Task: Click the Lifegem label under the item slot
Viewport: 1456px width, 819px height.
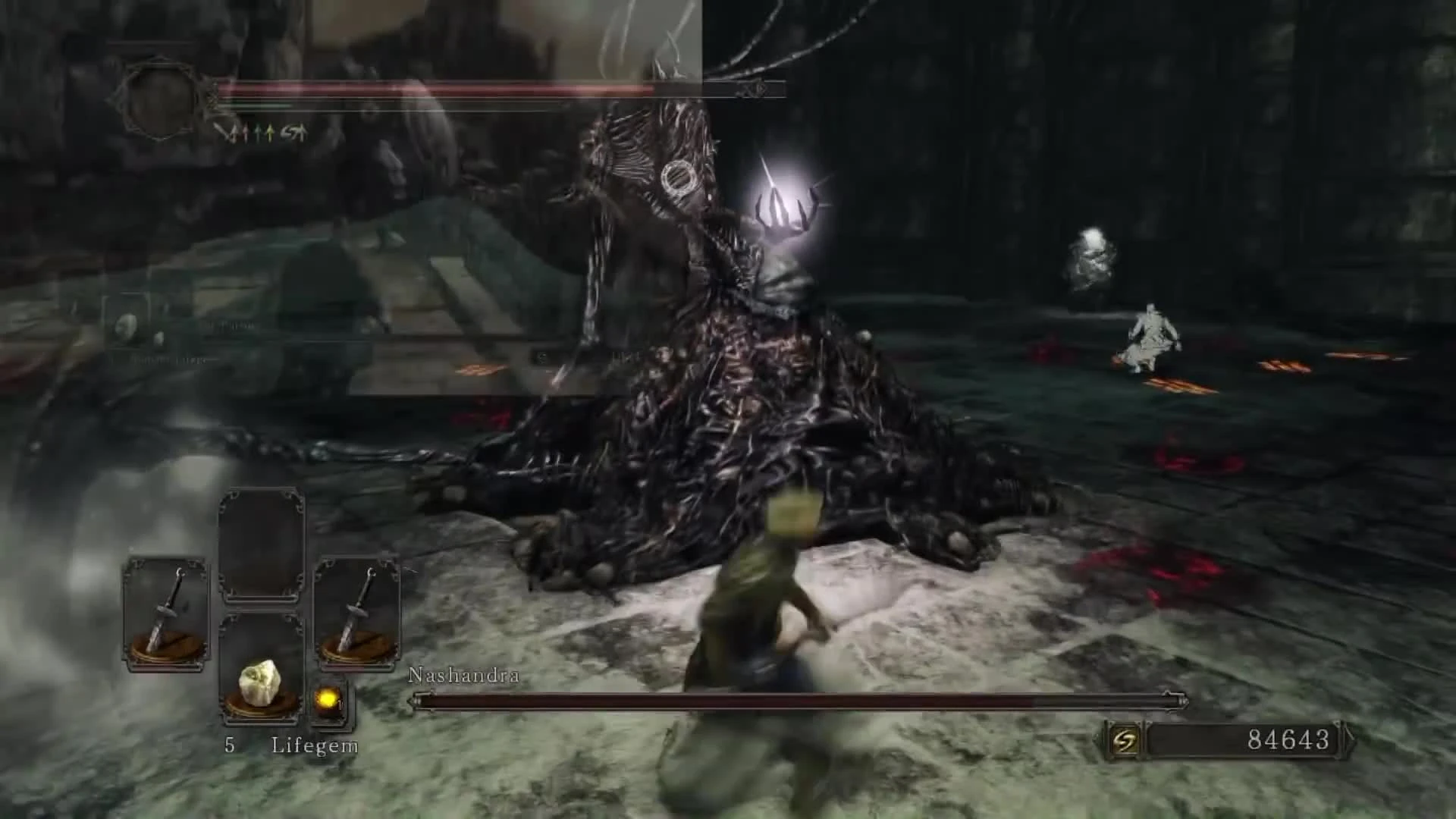Action: (x=315, y=745)
